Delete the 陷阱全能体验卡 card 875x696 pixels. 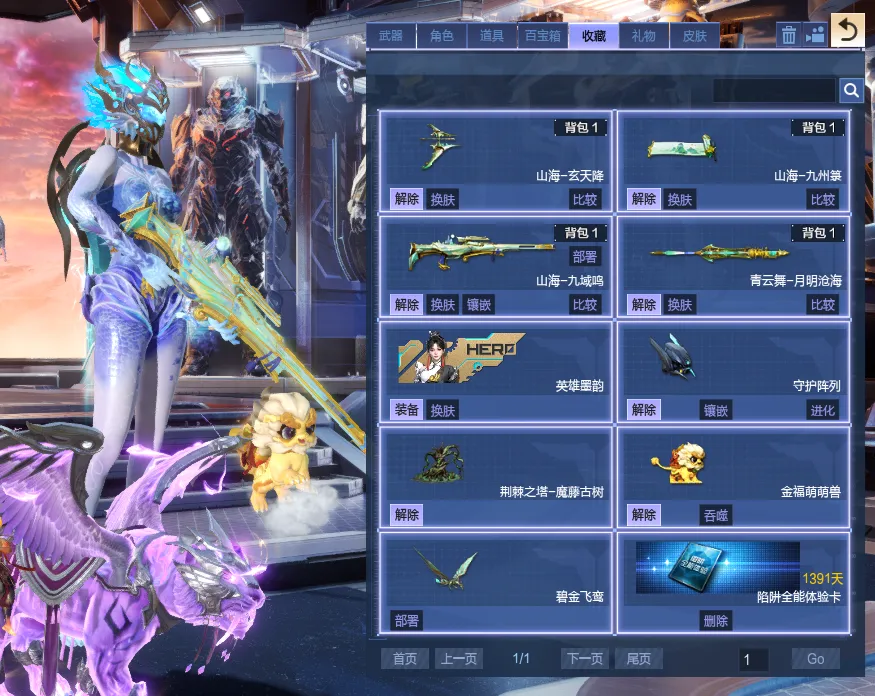click(715, 621)
